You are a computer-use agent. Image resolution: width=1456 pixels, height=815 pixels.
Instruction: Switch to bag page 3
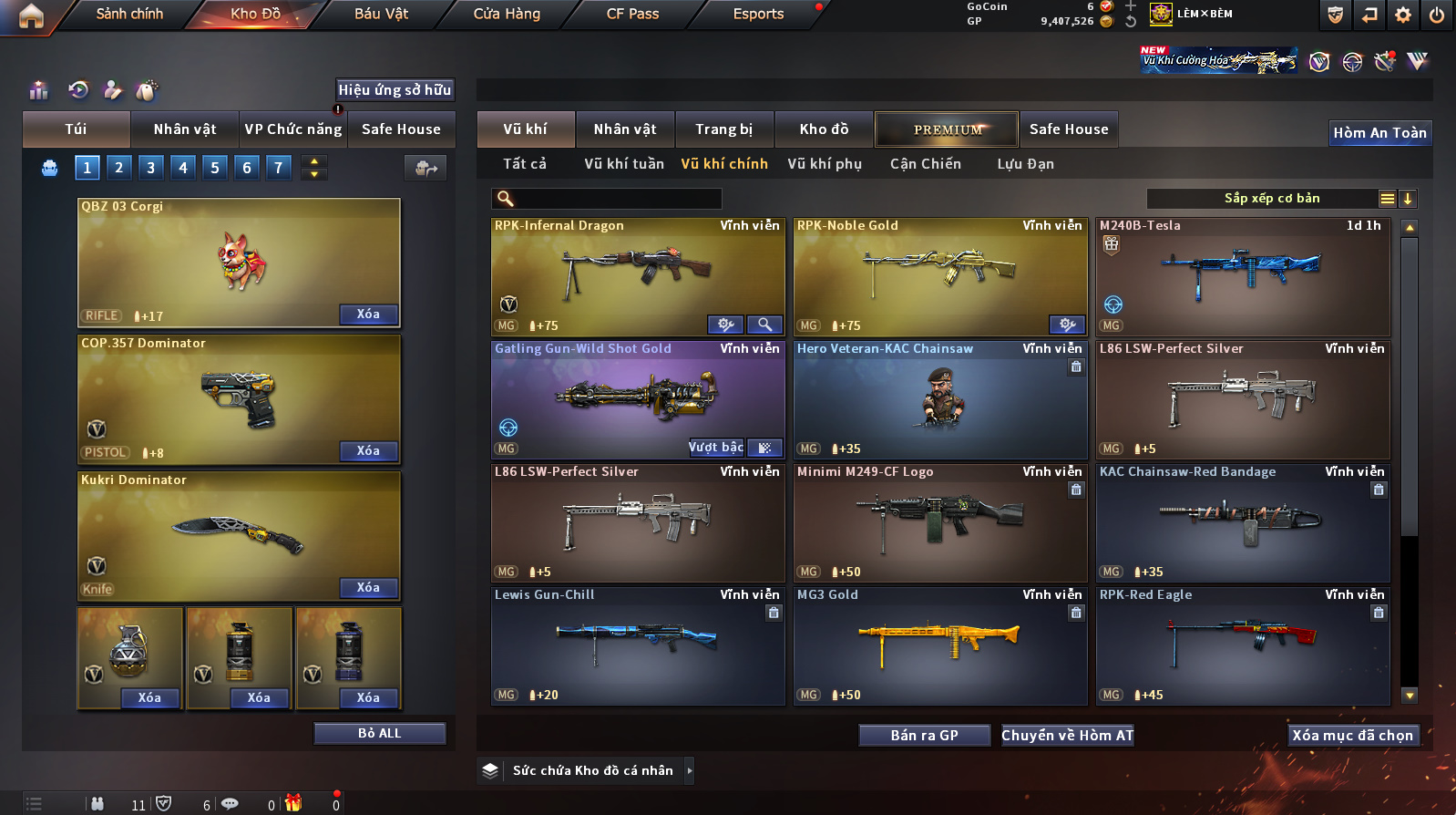pos(151,168)
